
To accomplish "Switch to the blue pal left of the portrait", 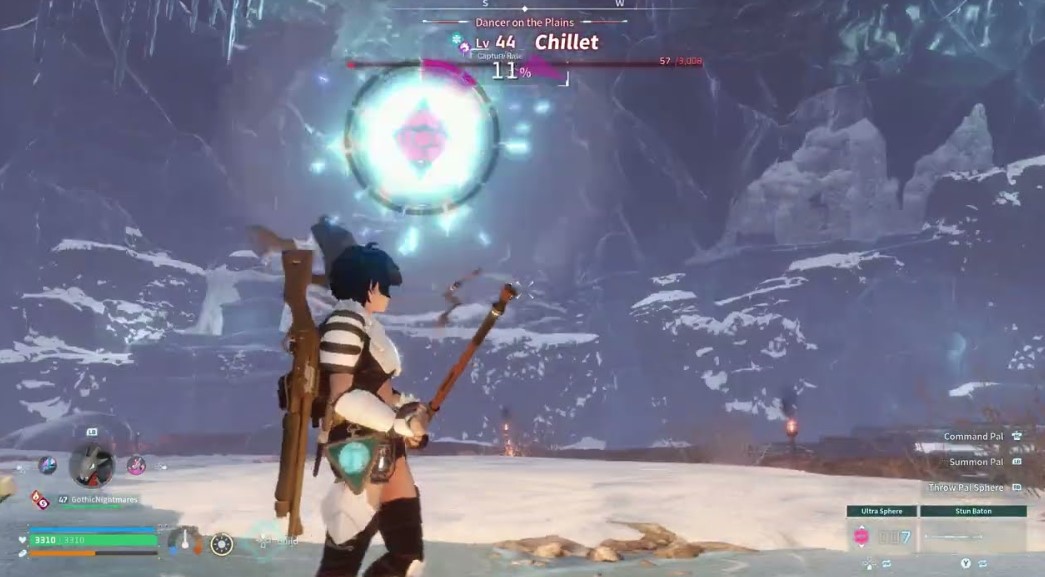I will (x=47, y=464).
